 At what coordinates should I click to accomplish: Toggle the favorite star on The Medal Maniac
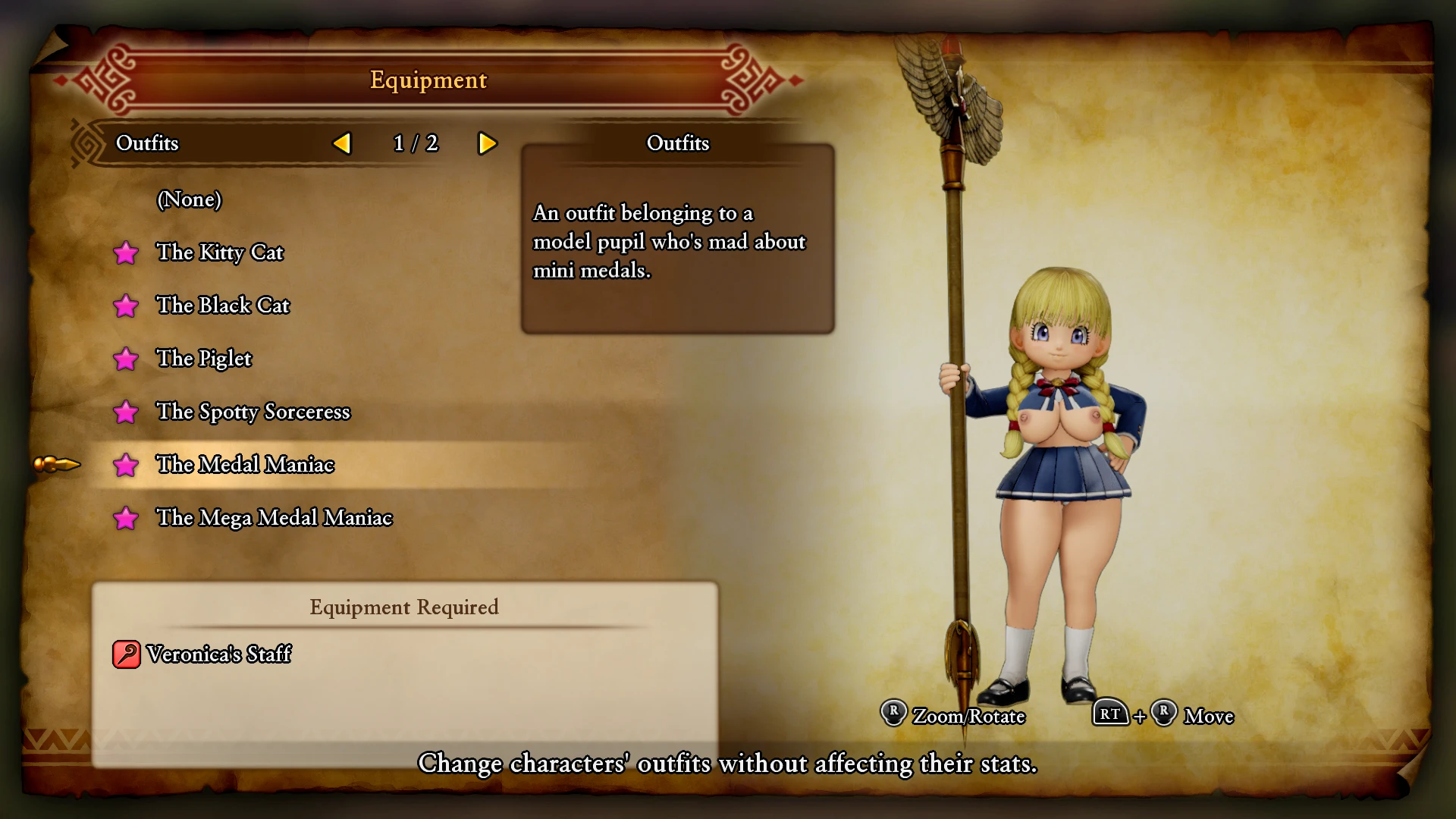pyautogui.click(x=127, y=466)
